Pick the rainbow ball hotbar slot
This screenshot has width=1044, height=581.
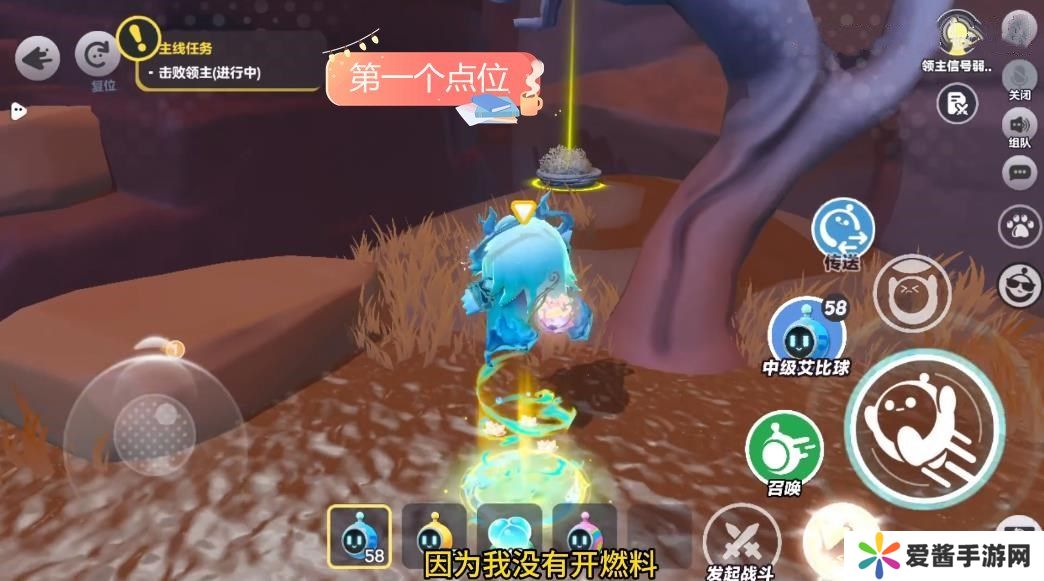pos(584,537)
